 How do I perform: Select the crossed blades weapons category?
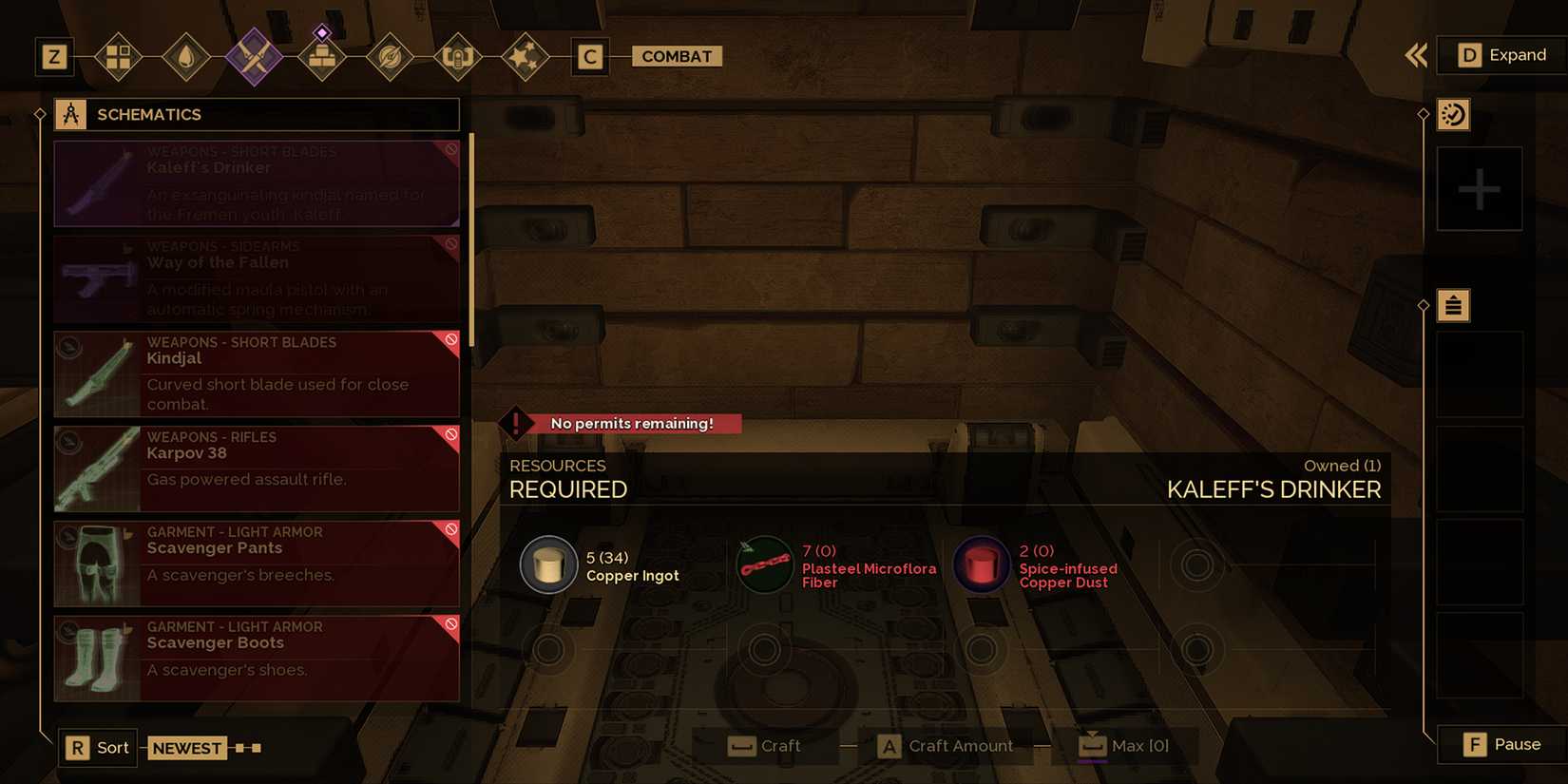coord(254,56)
